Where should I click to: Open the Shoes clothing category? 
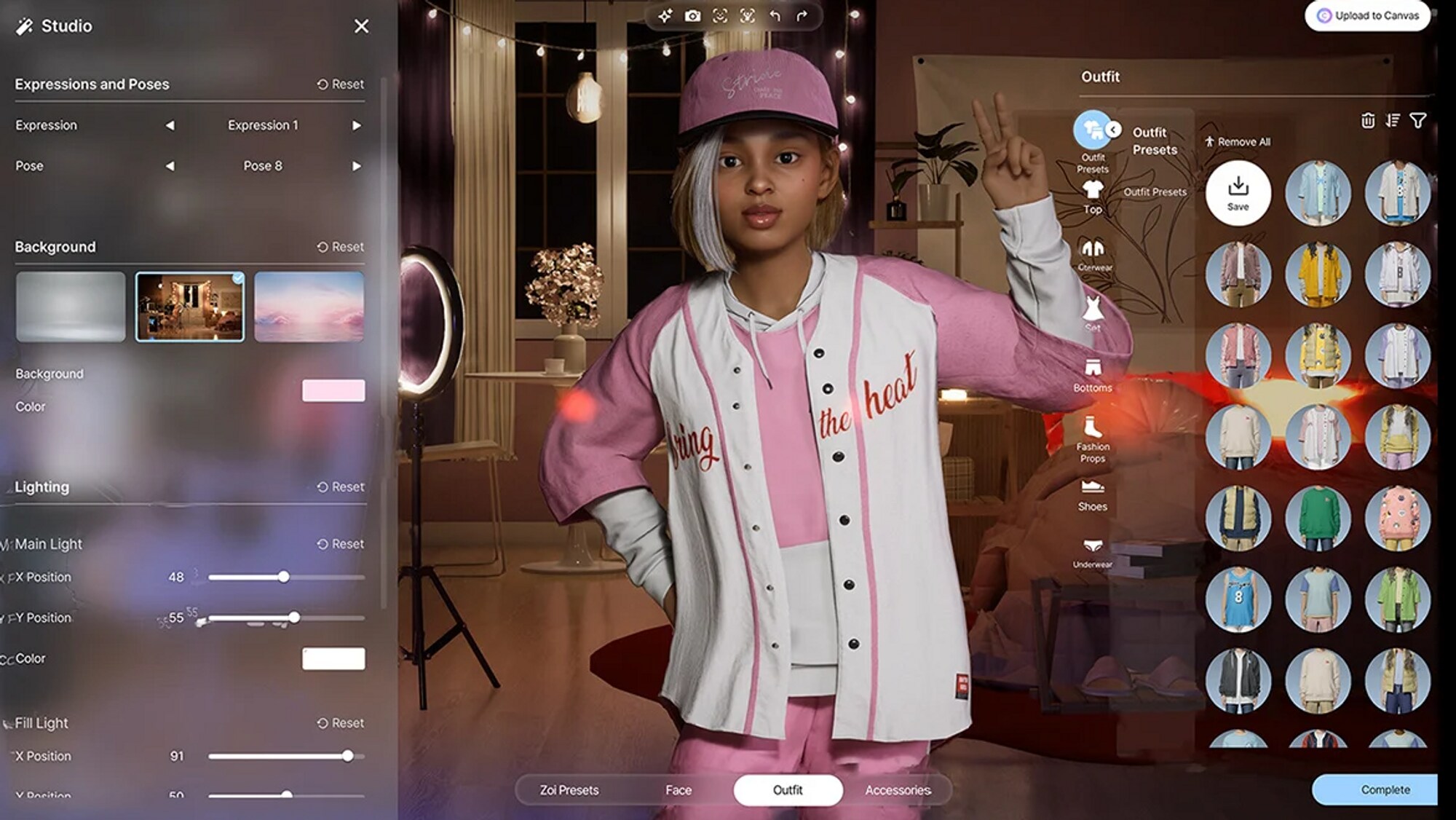point(1092,494)
